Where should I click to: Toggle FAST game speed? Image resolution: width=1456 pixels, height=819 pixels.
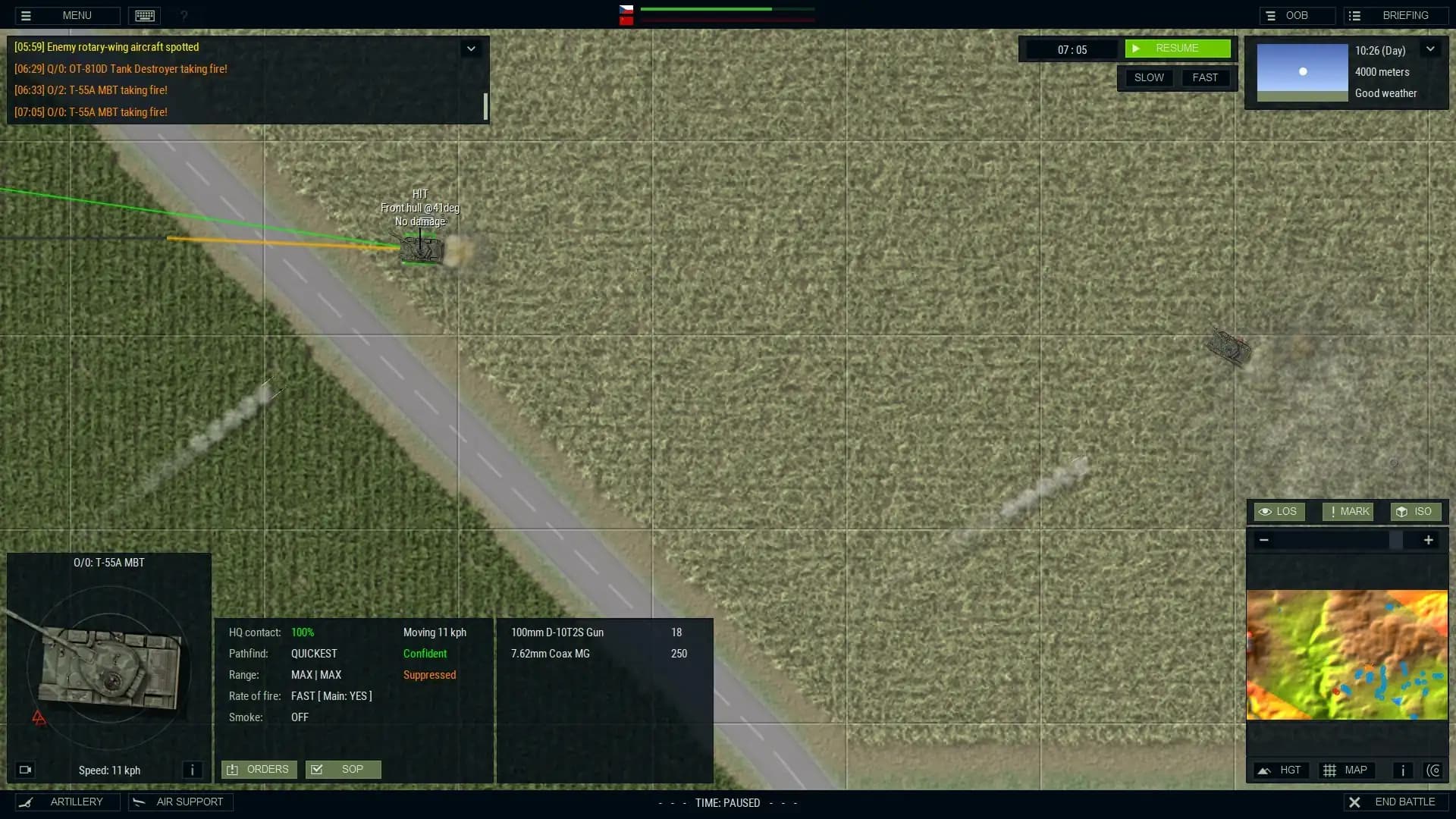[1204, 77]
